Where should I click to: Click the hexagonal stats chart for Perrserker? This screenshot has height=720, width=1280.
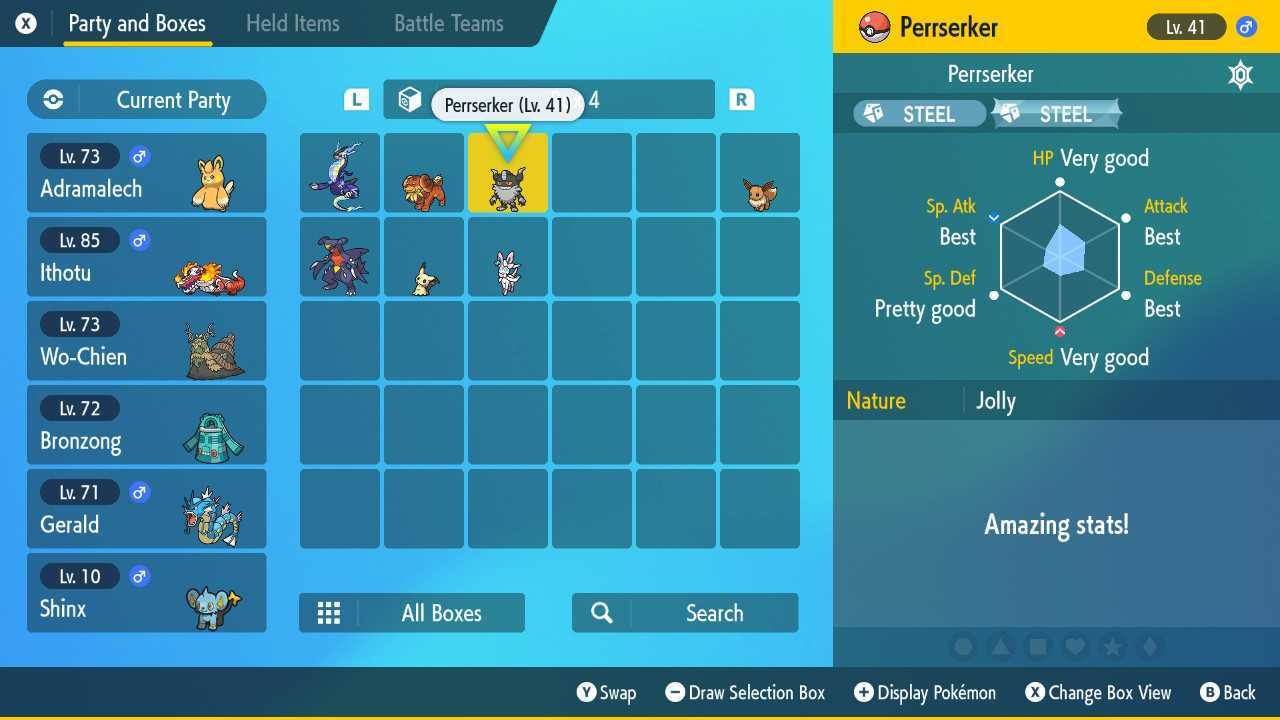pos(1060,255)
